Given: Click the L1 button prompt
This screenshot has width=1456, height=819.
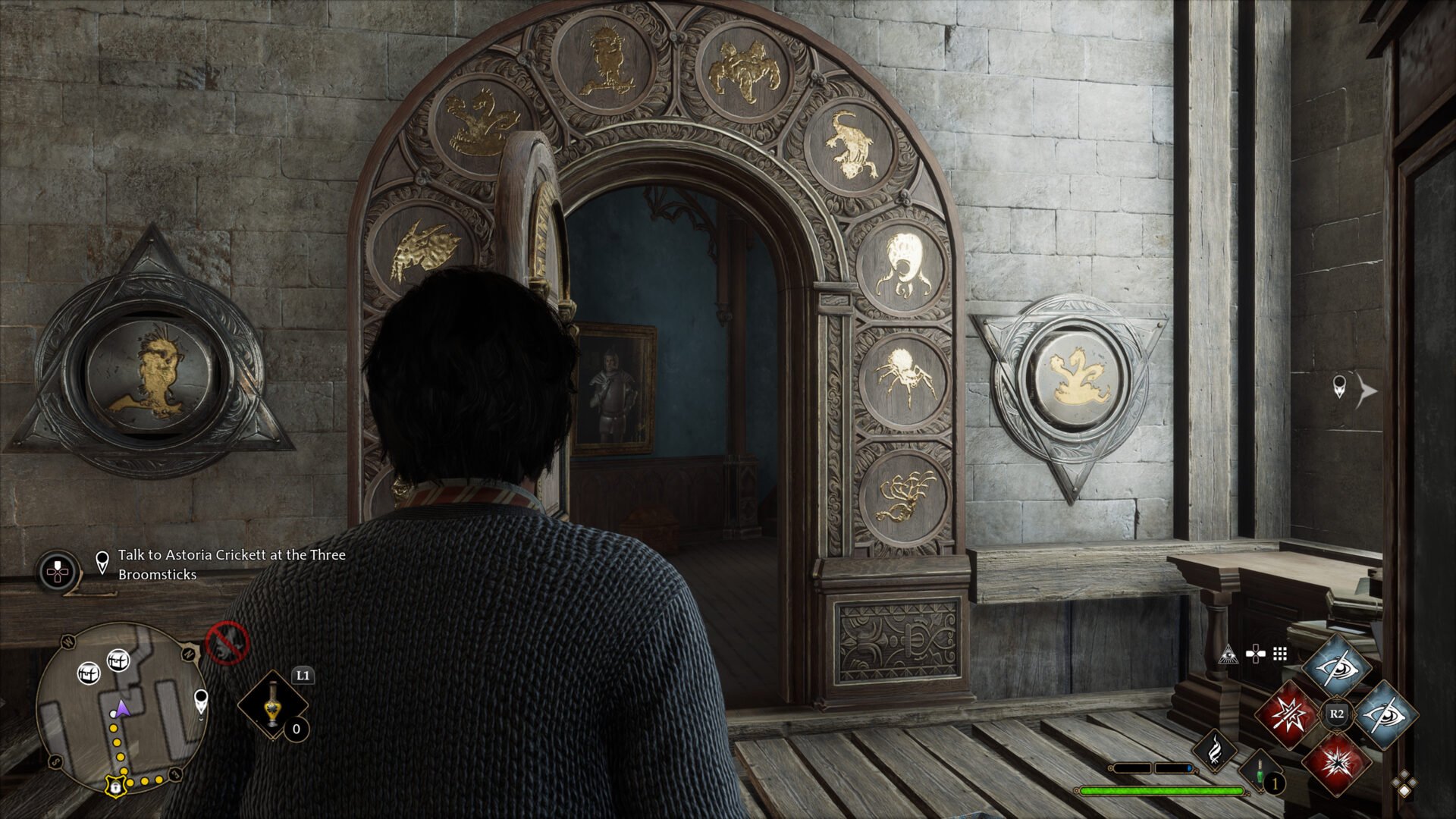Looking at the screenshot, I should [302, 676].
